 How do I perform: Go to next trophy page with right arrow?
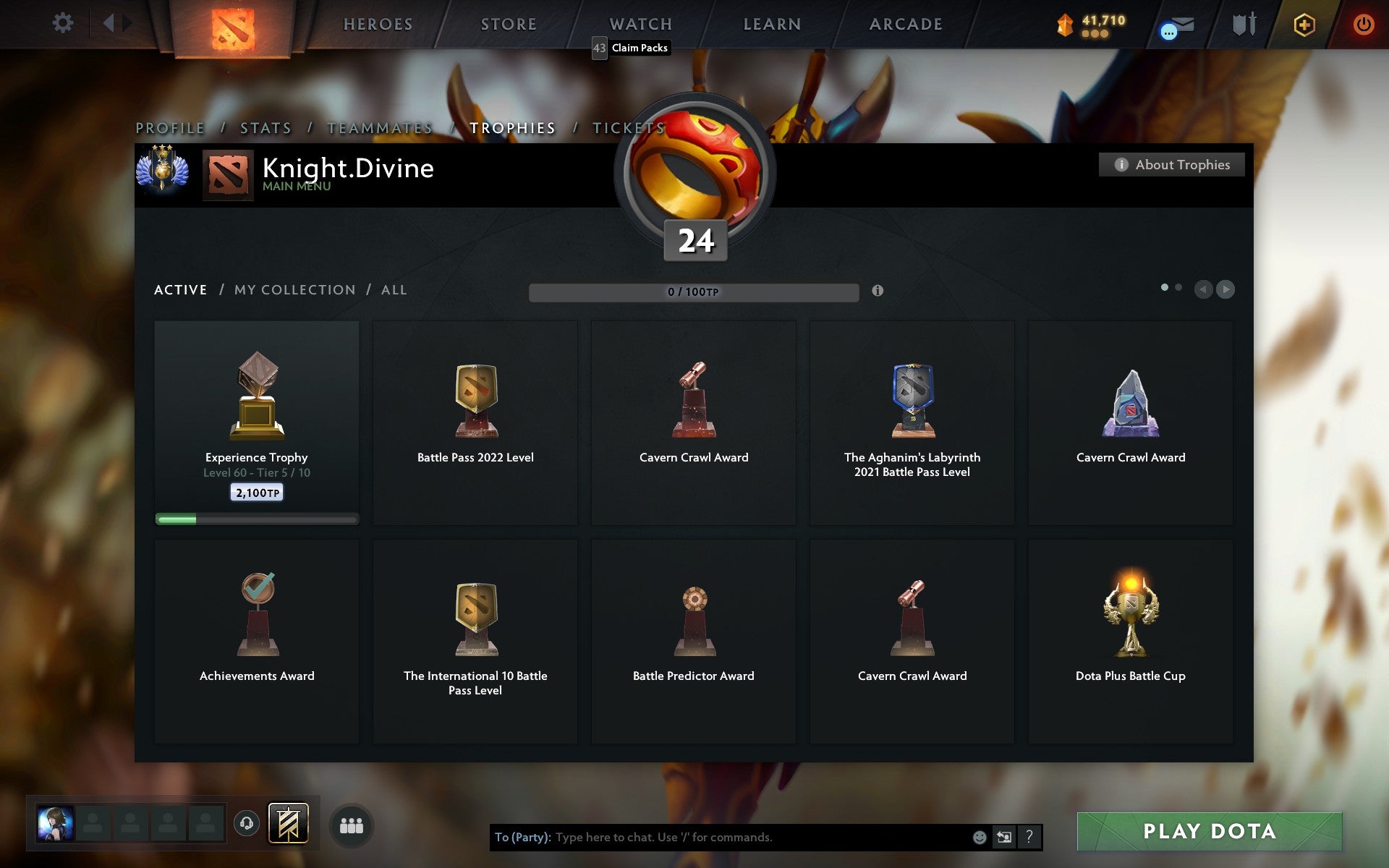coord(1226,290)
